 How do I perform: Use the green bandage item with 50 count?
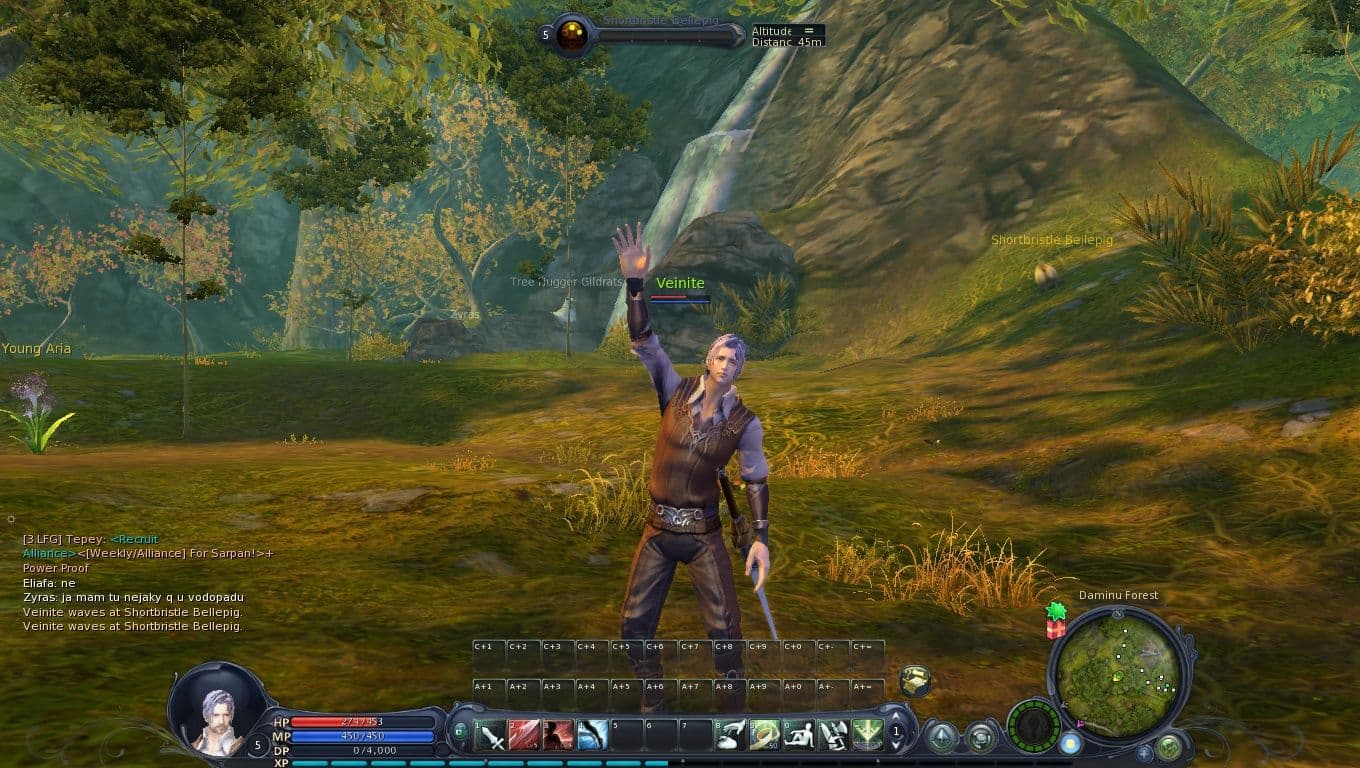tap(765, 736)
